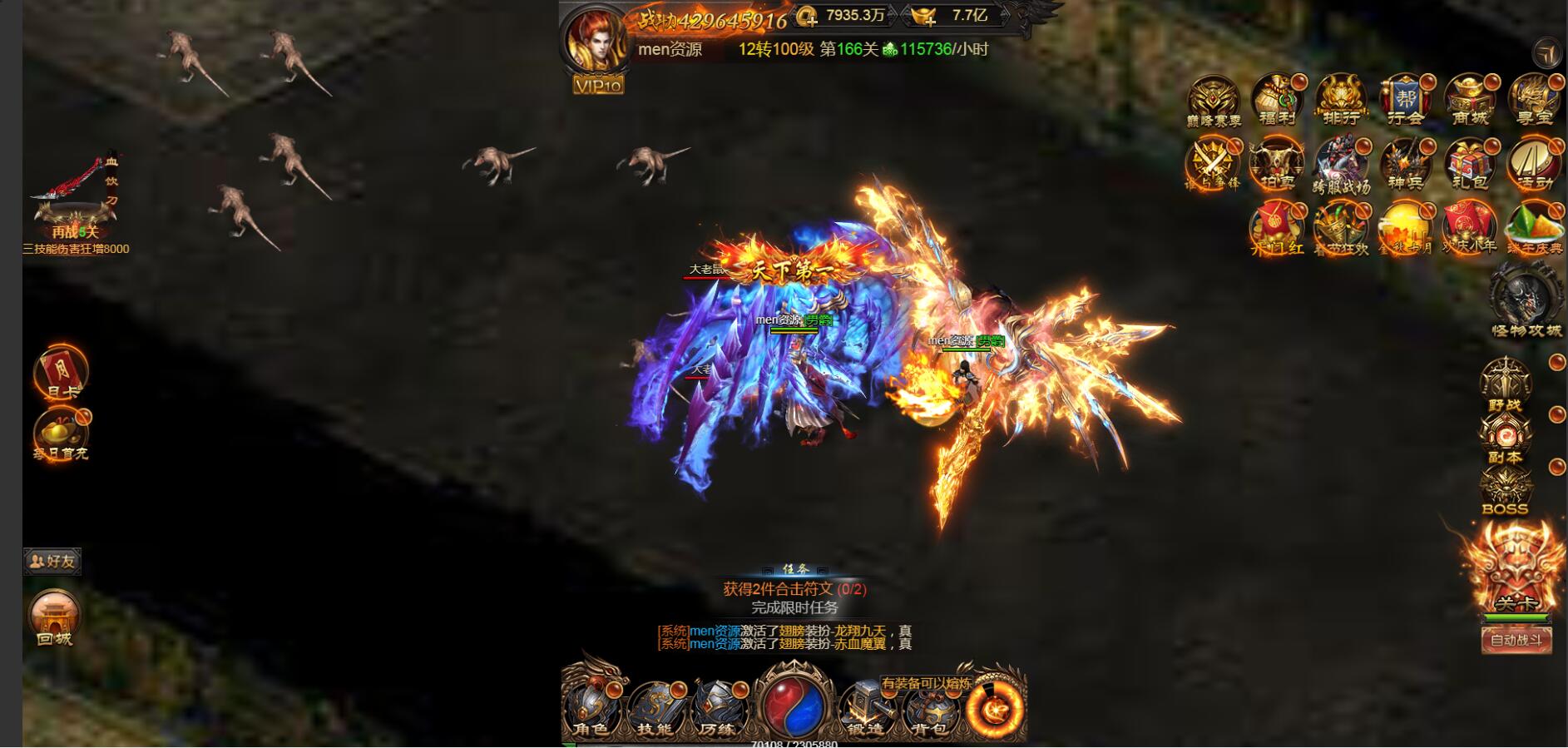Open the 背包 backpack

(x=929, y=709)
